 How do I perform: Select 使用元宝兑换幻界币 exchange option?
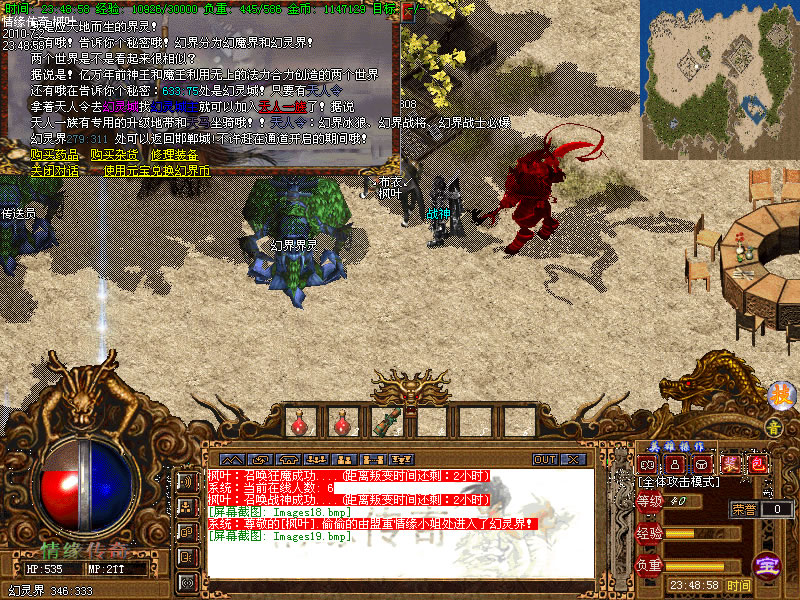(157, 170)
